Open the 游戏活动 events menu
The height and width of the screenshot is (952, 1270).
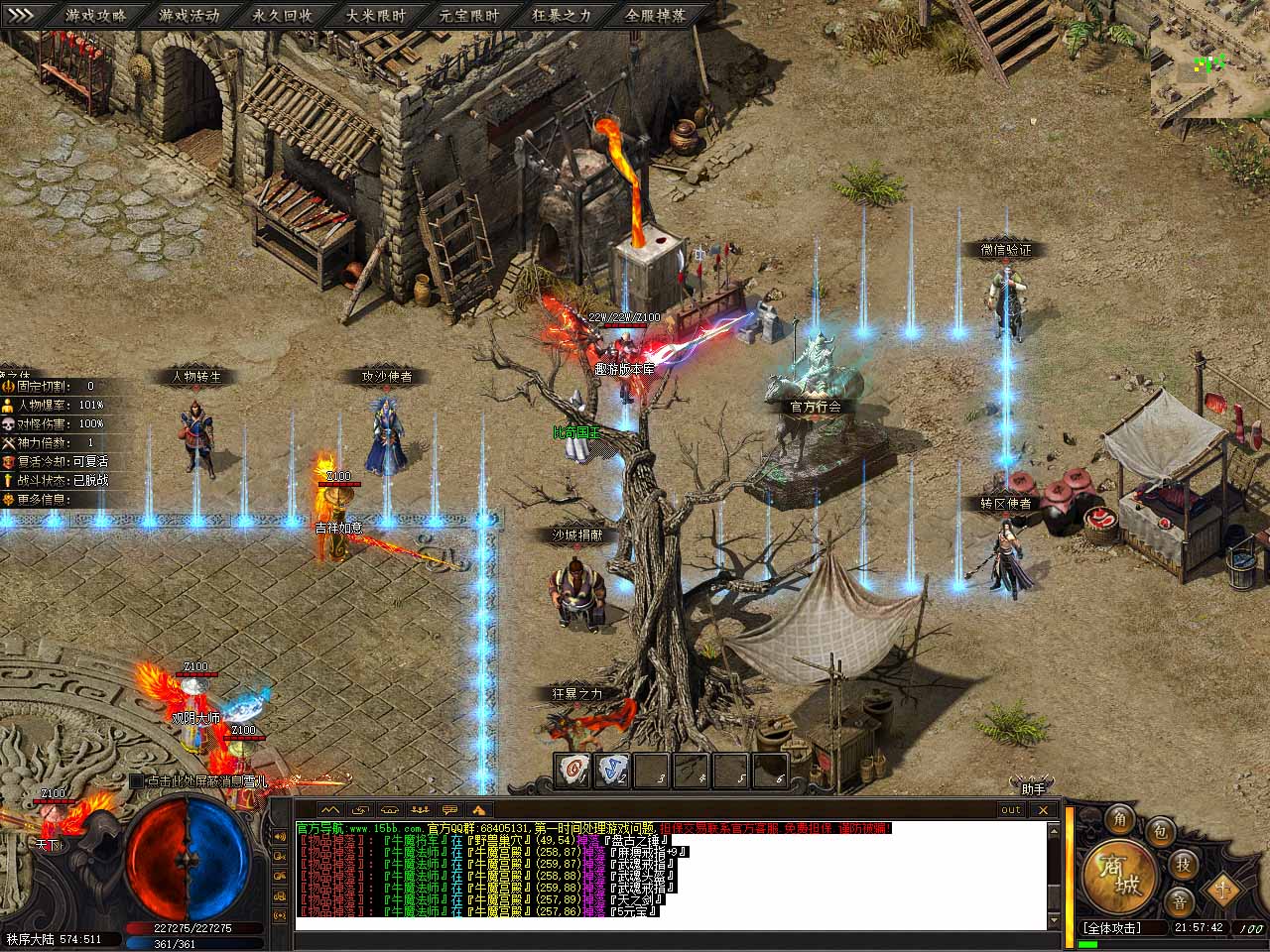(x=189, y=15)
